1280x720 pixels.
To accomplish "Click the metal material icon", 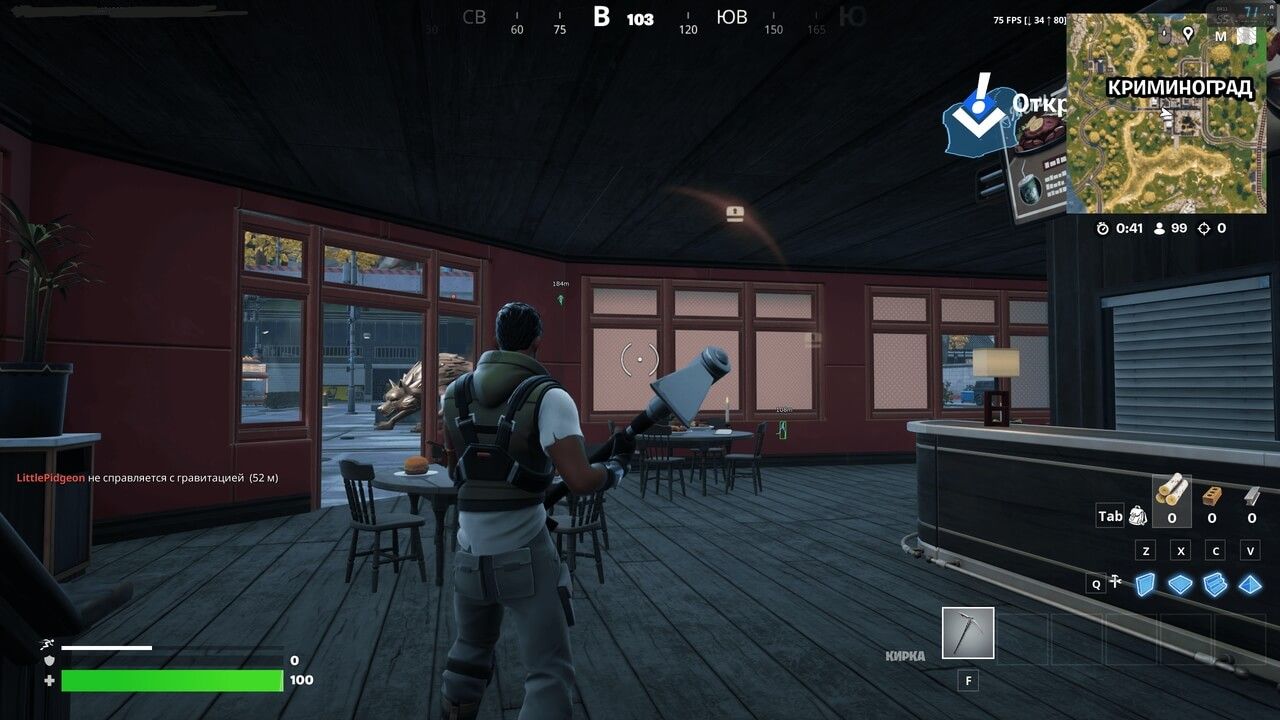I will click(1250, 495).
